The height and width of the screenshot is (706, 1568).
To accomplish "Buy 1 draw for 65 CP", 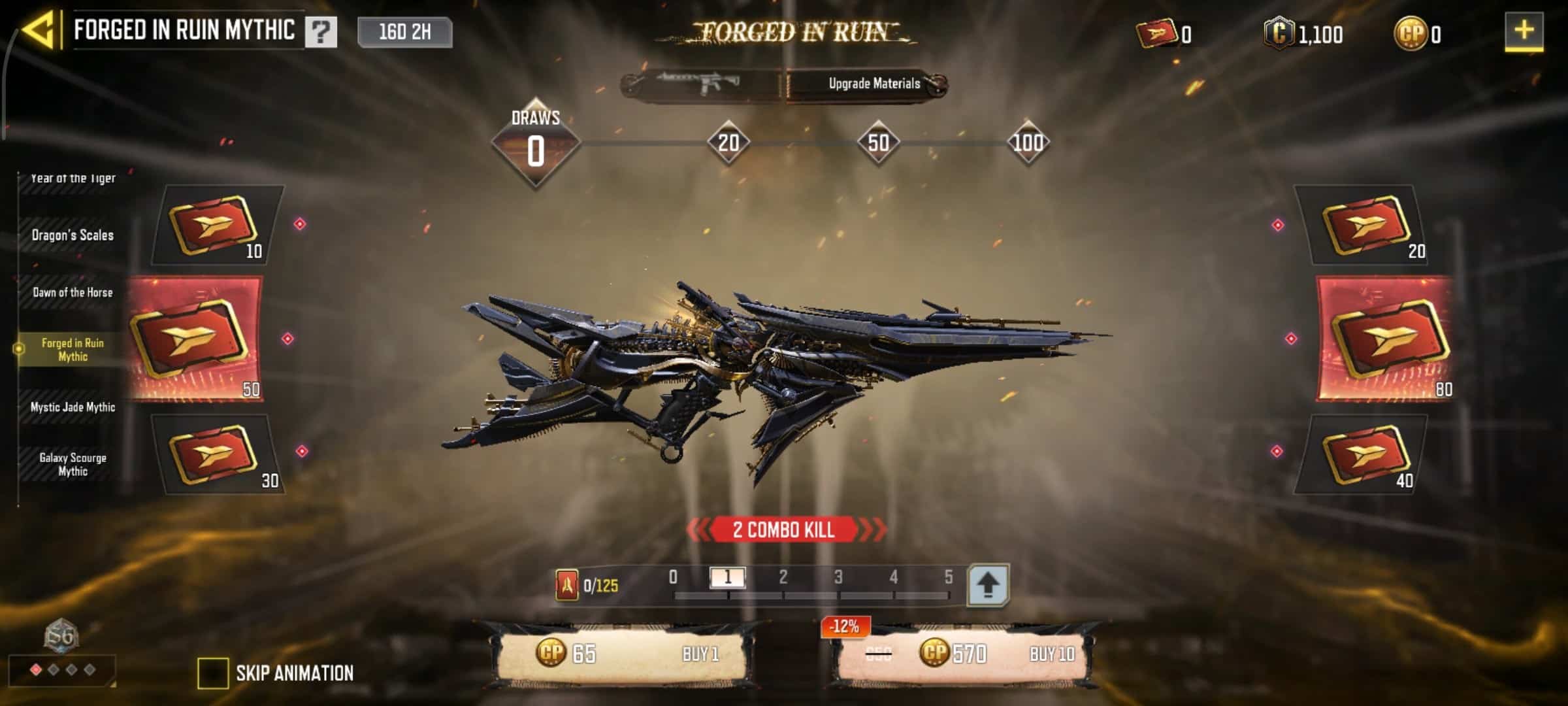I will tap(622, 654).
